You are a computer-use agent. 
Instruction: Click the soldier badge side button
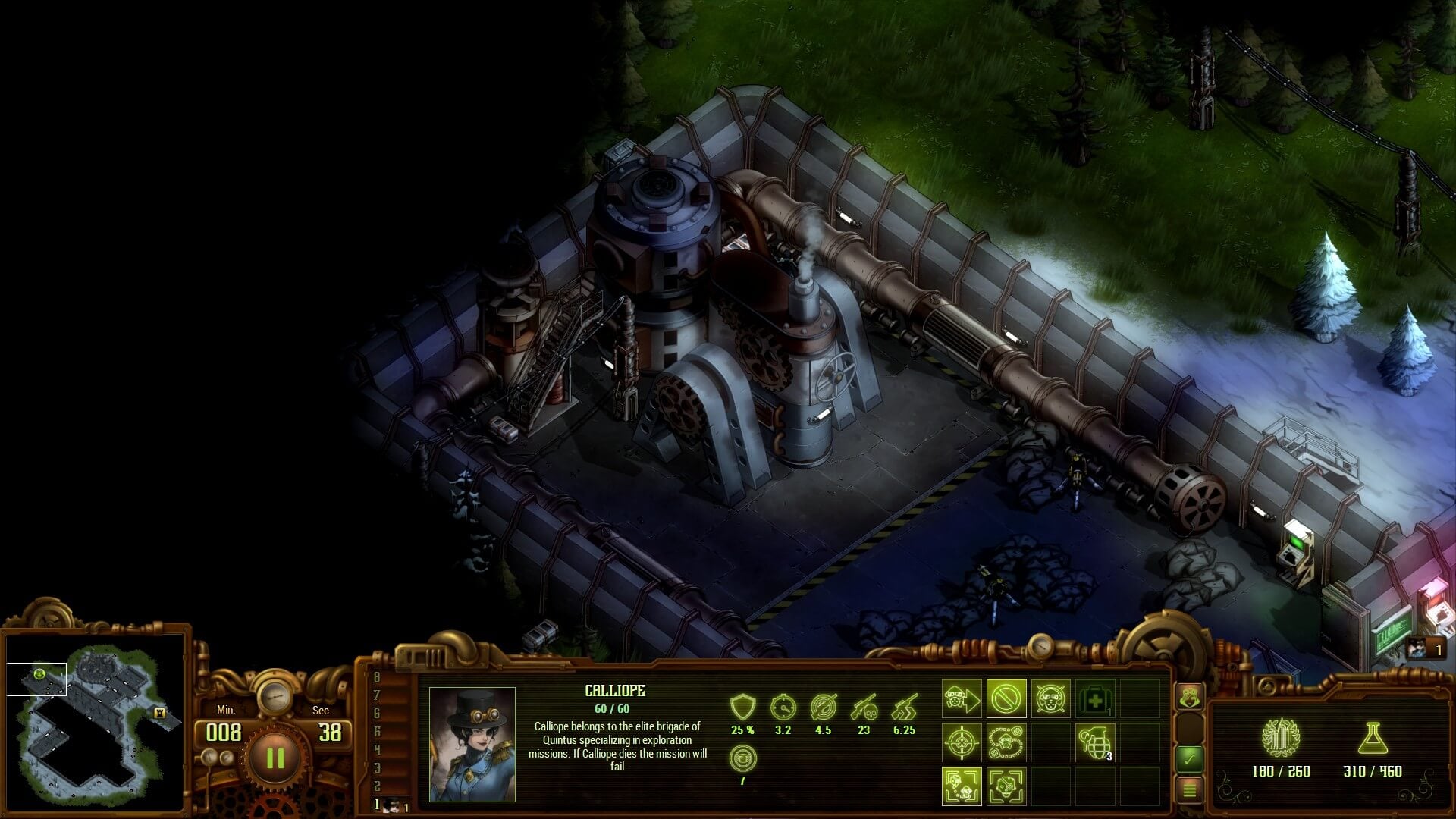point(1189,696)
